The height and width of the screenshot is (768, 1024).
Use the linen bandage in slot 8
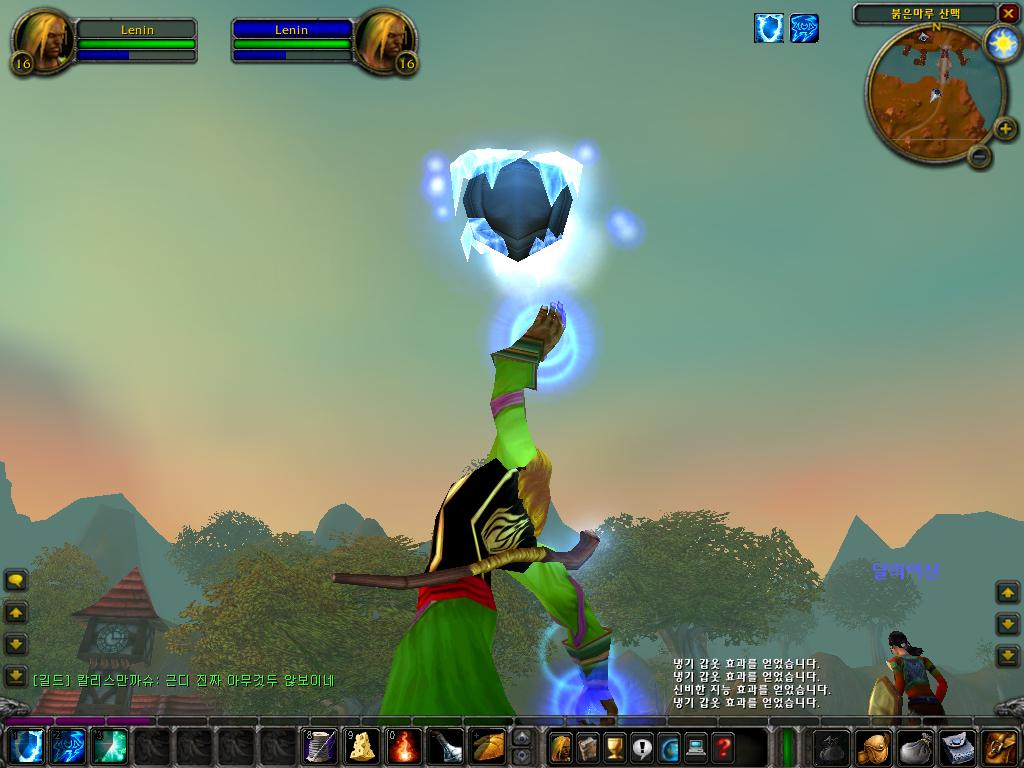(x=320, y=747)
